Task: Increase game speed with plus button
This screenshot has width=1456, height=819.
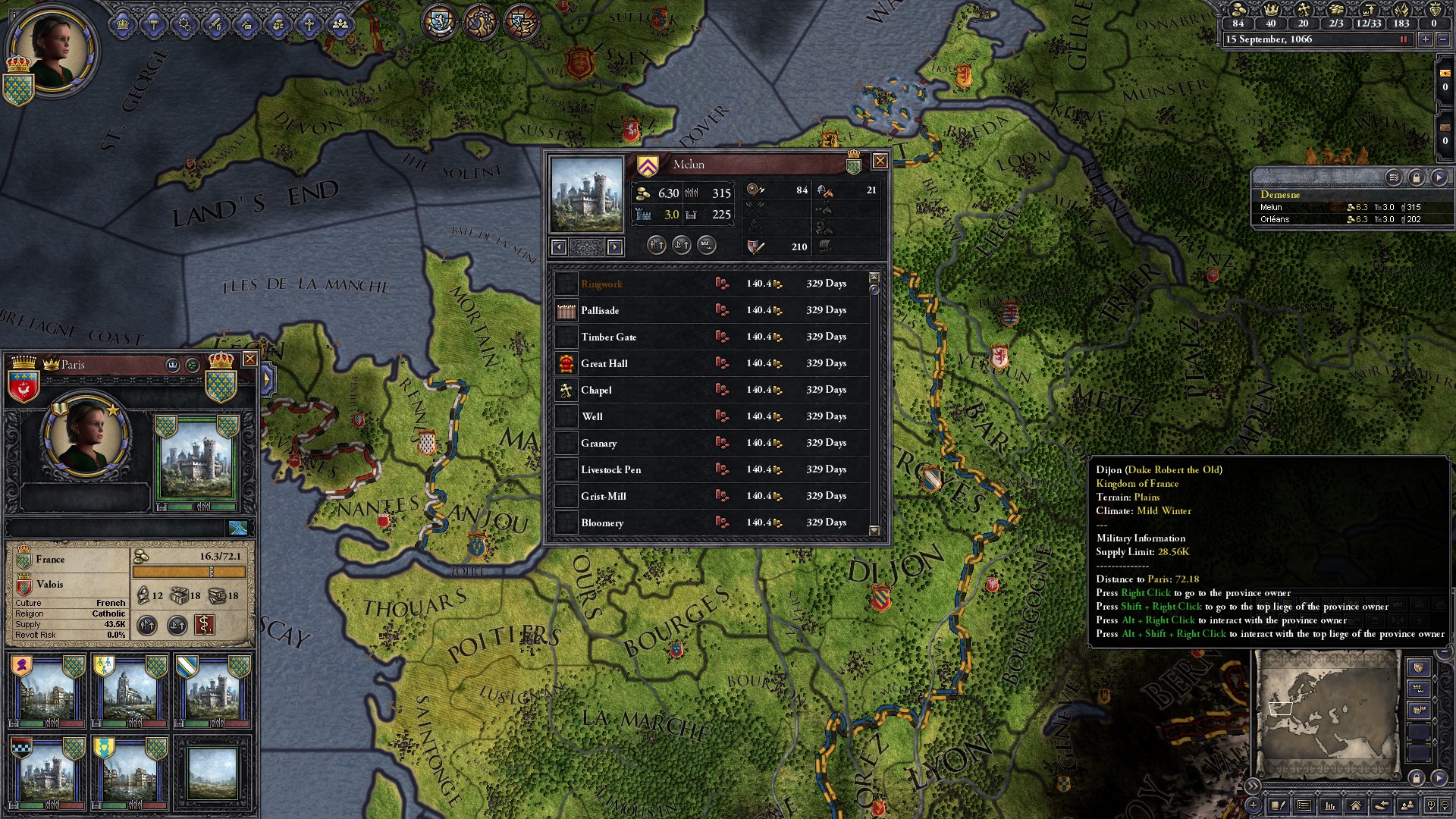Action: pos(1426,39)
